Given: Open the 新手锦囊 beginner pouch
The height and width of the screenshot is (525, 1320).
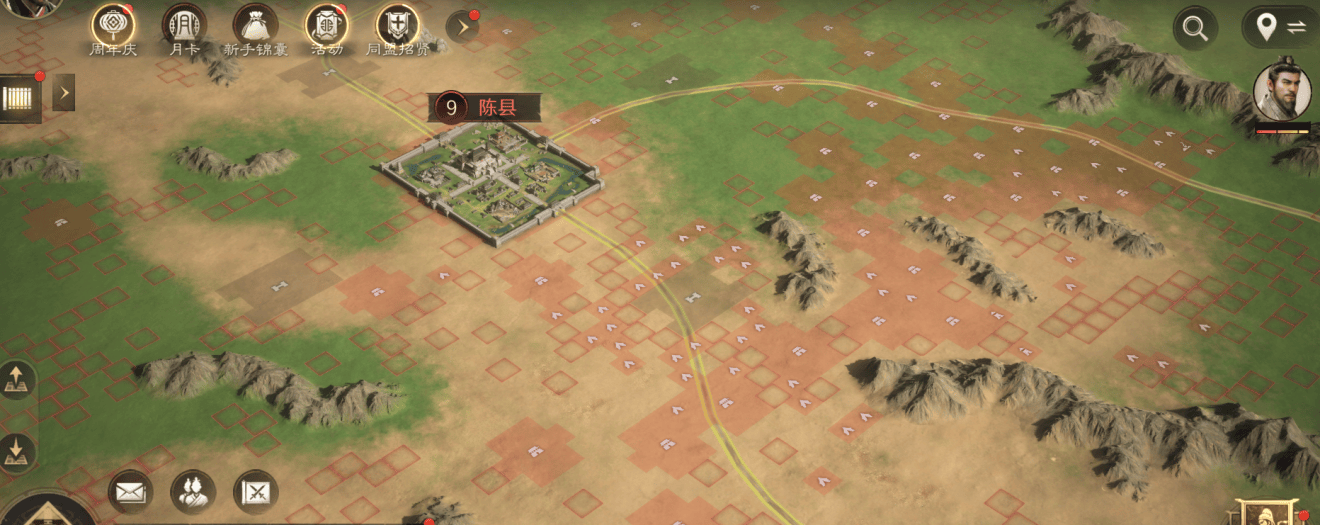Looking at the screenshot, I should pos(255,24).
